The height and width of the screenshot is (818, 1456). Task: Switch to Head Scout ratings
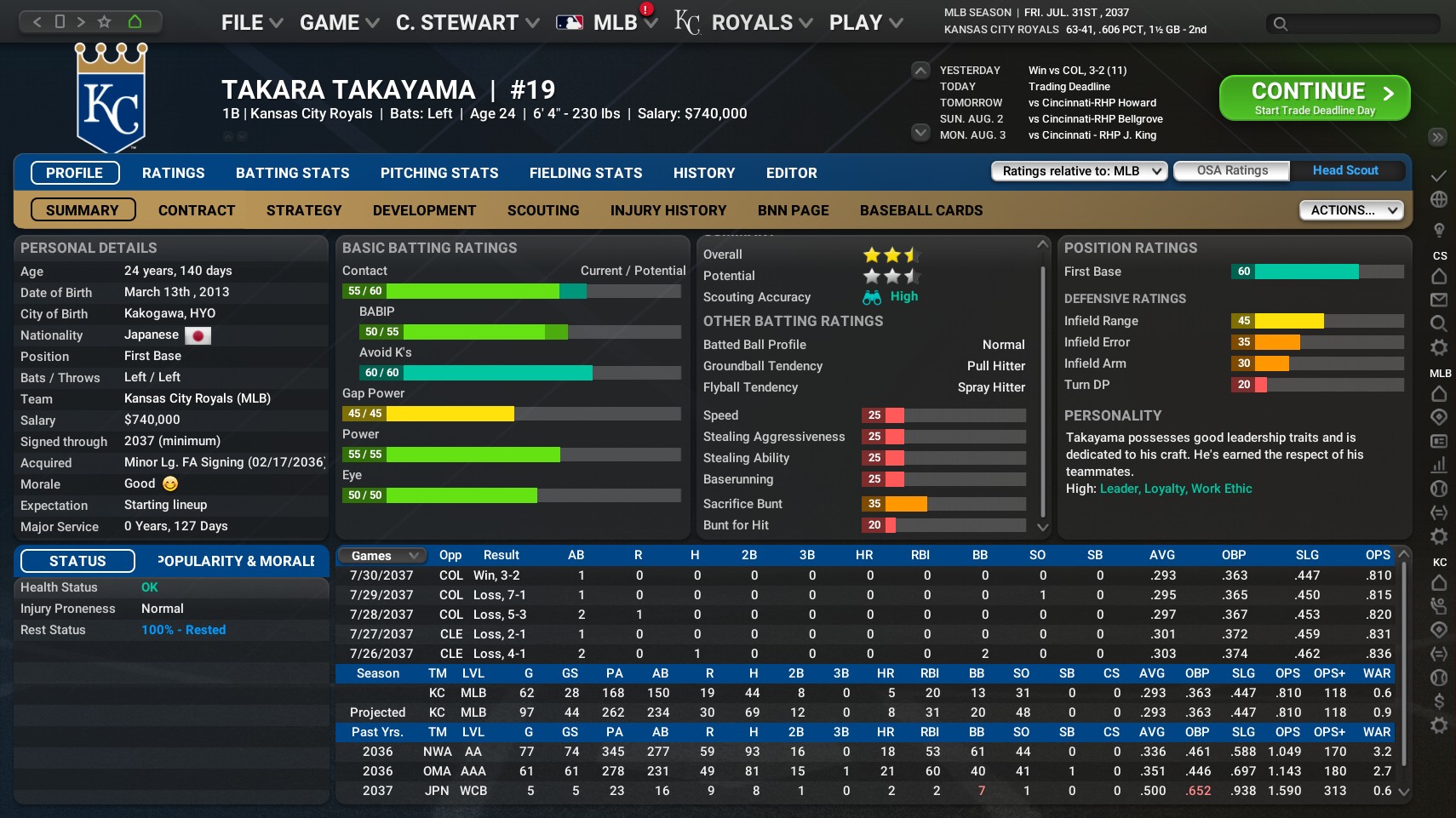click(1345, 170)
